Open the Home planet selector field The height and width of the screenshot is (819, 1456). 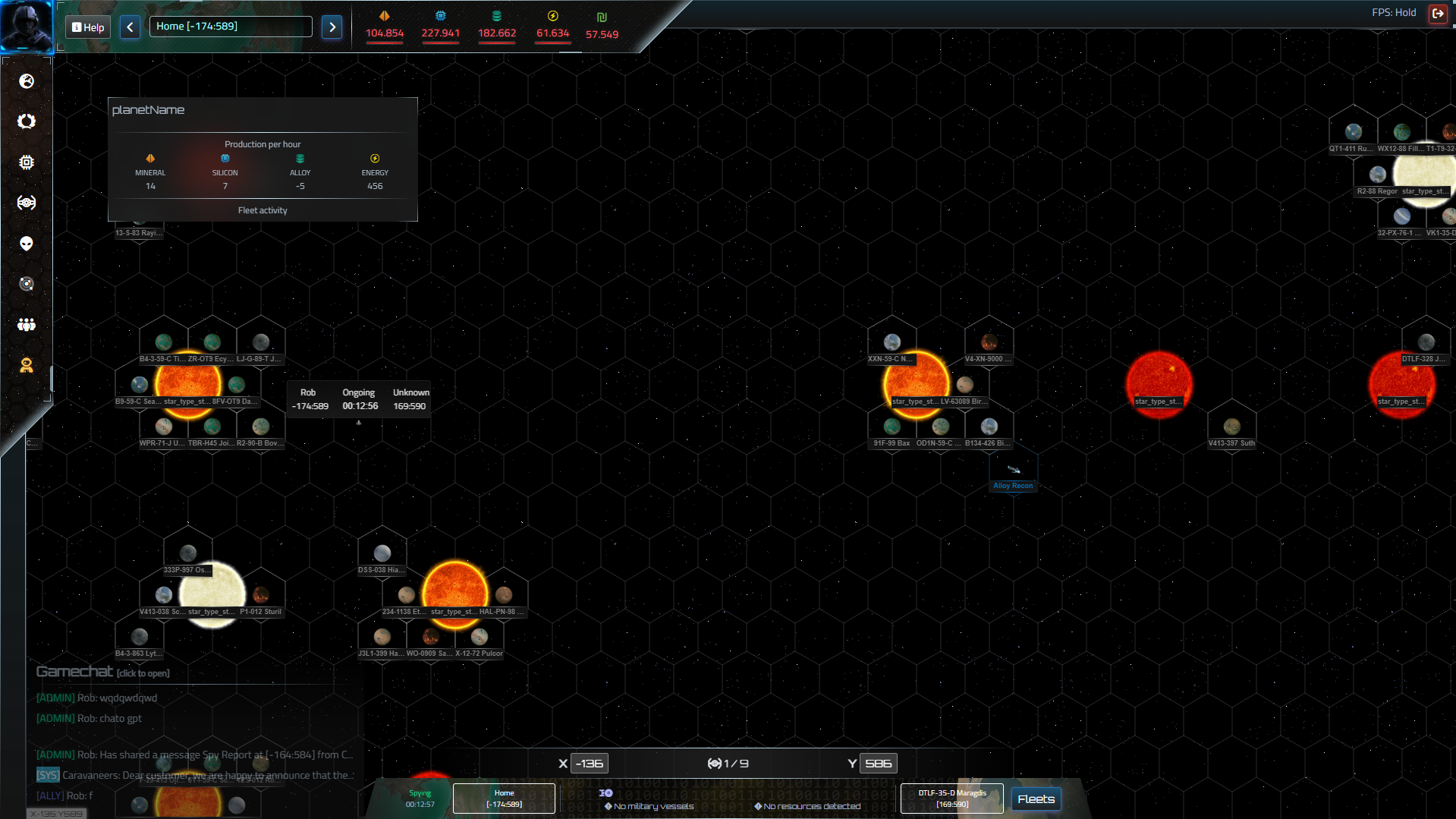[231, 27]
